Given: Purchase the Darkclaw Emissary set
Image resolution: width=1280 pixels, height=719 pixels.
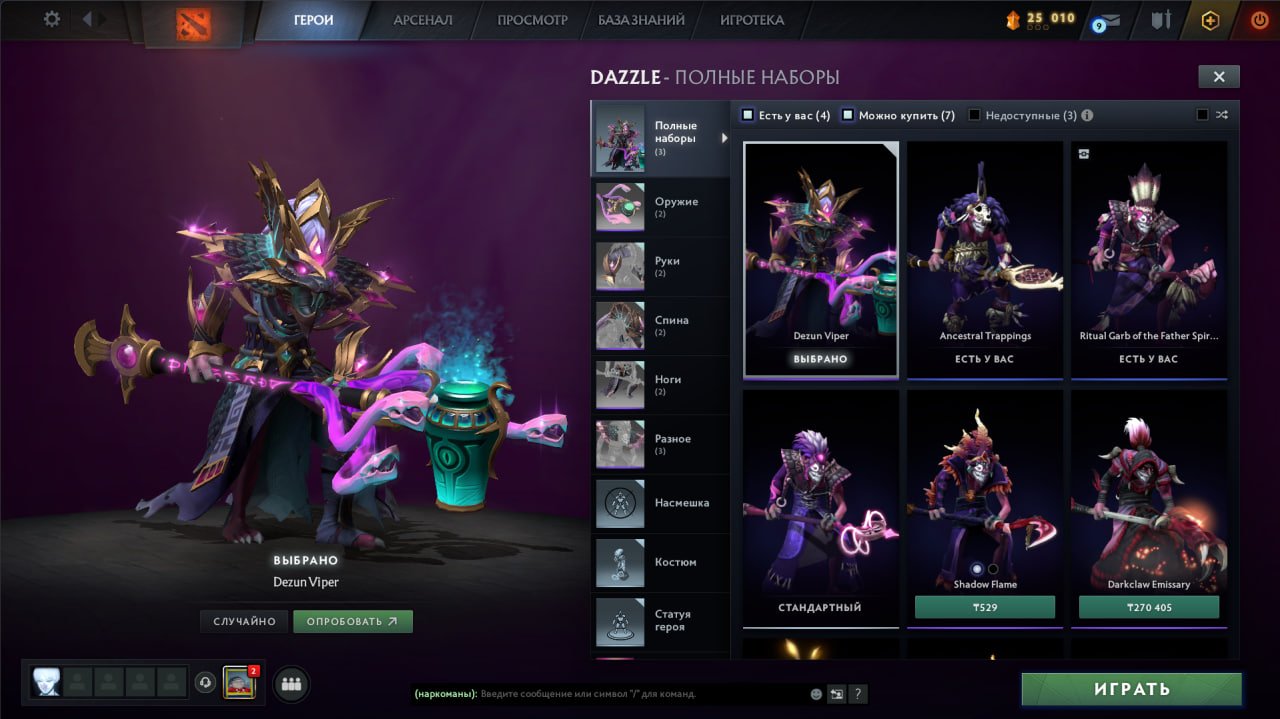Looking at the screenshot, I should [1148, 607].
